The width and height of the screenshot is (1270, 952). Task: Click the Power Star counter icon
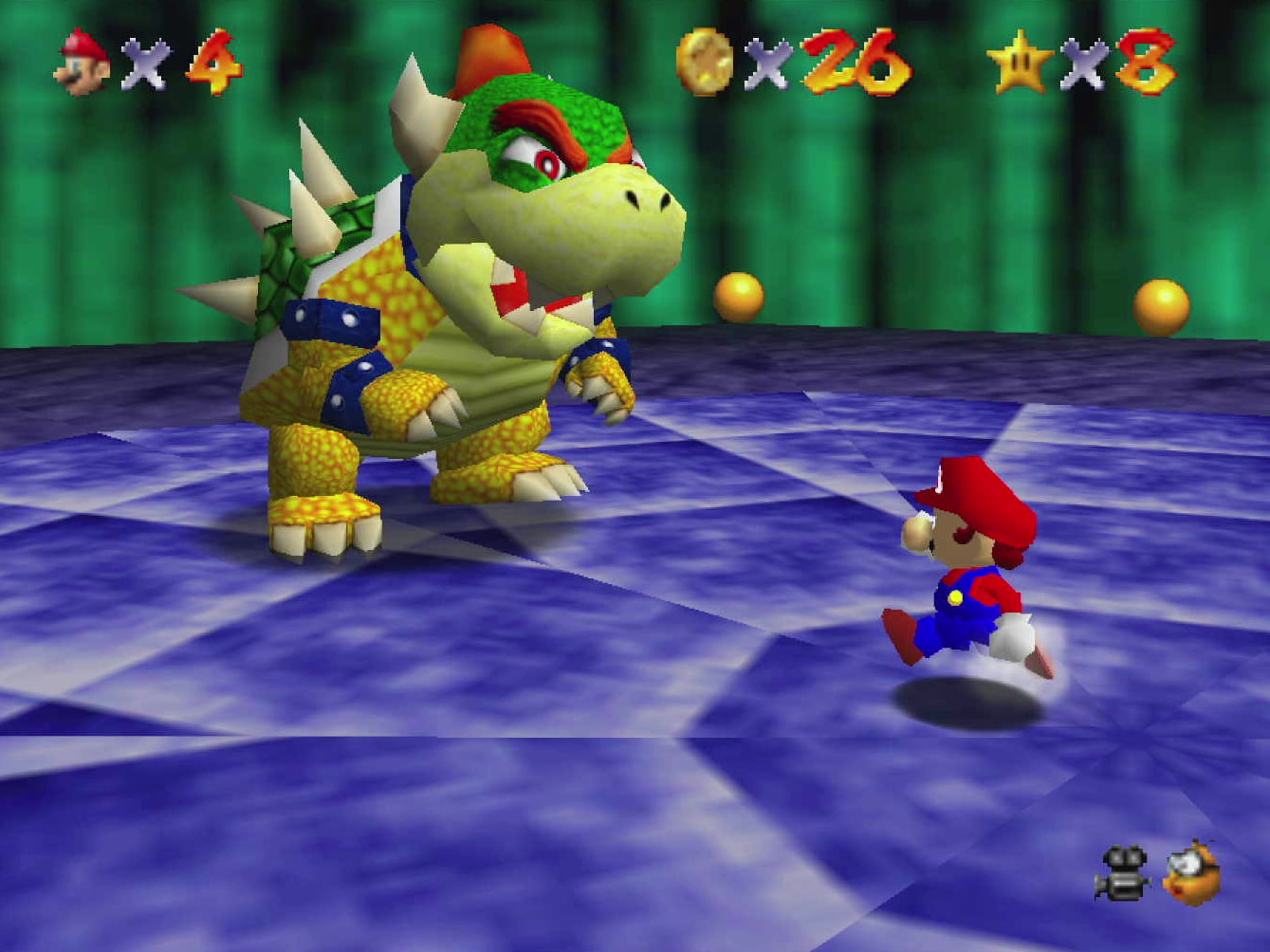pyautogui.click(x=1020, y=63)
